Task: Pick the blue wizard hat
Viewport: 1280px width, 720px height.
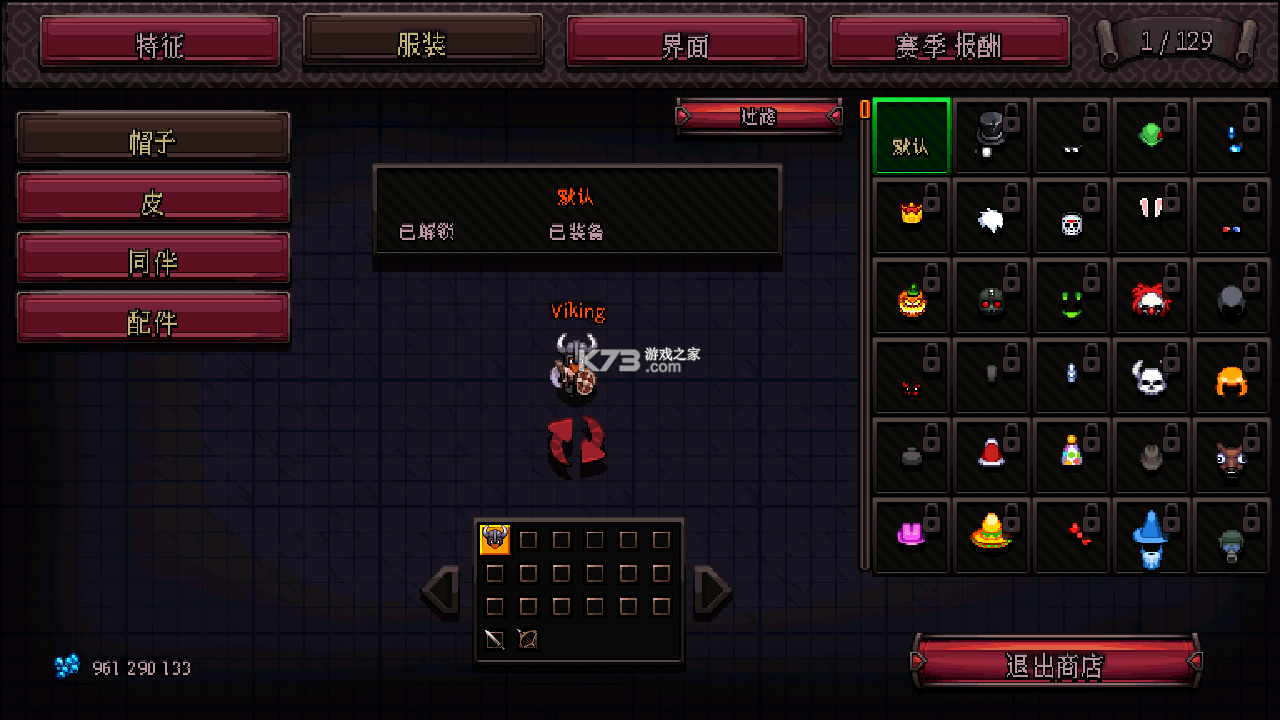Action: coord(1151,536)
